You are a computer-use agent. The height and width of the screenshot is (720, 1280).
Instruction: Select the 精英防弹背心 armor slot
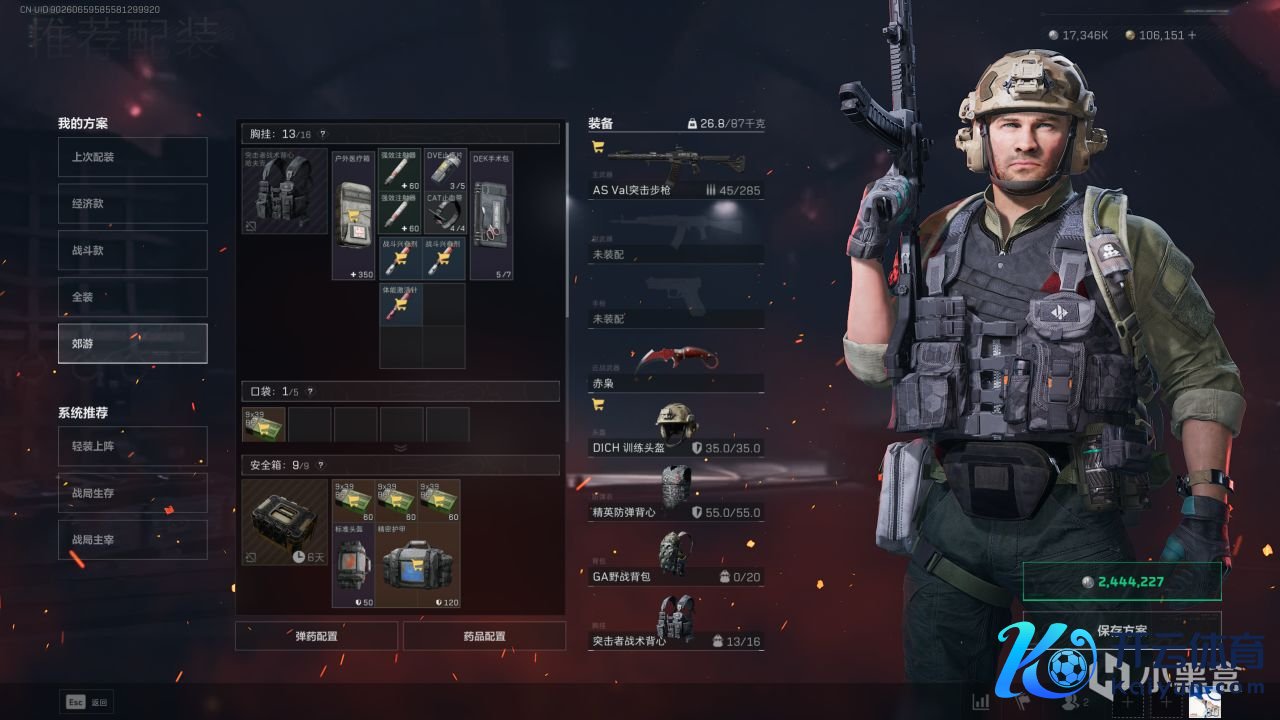coord(676,494)
